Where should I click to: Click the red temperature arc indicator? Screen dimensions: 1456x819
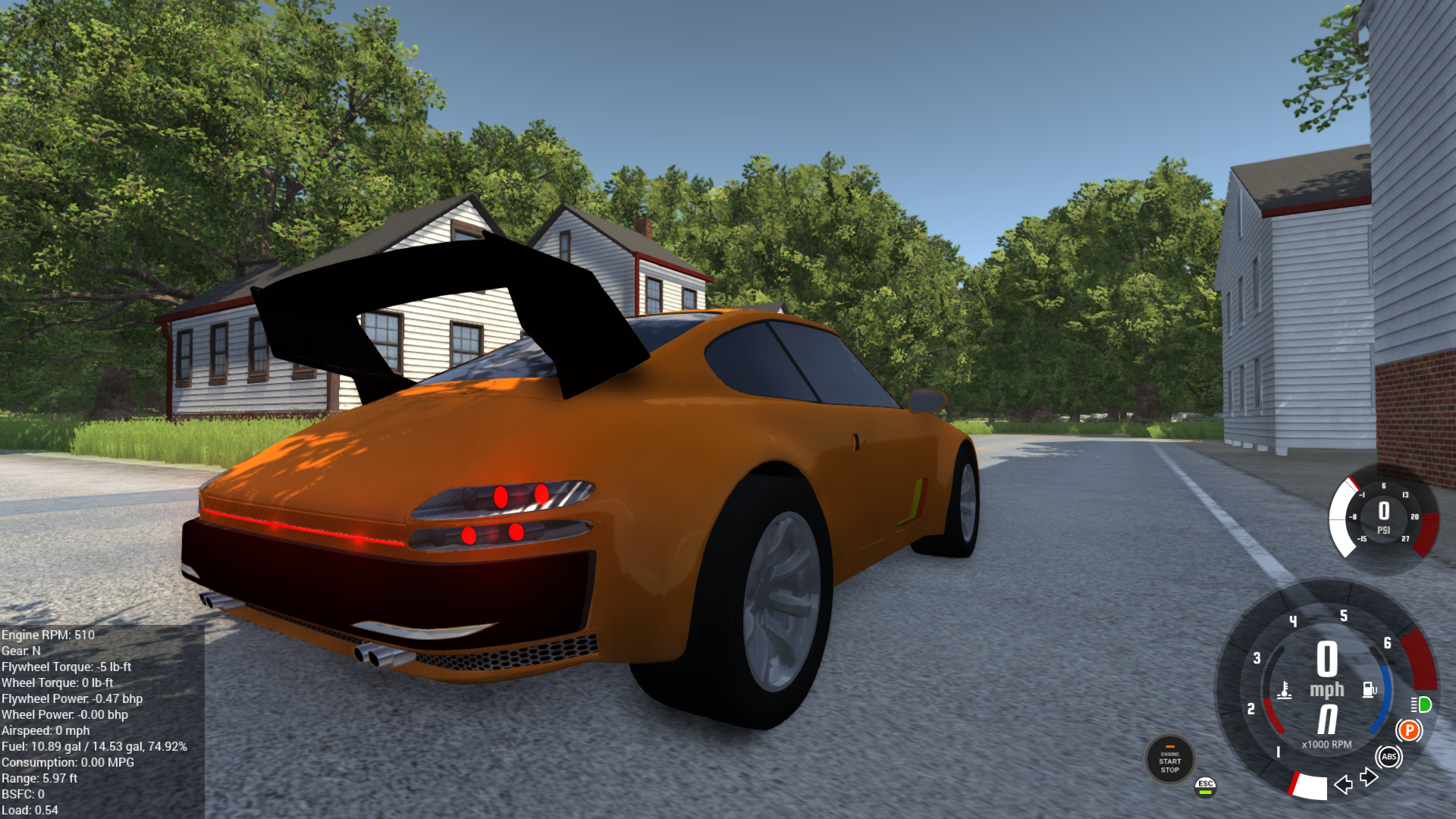click(x=1272, y=713)
